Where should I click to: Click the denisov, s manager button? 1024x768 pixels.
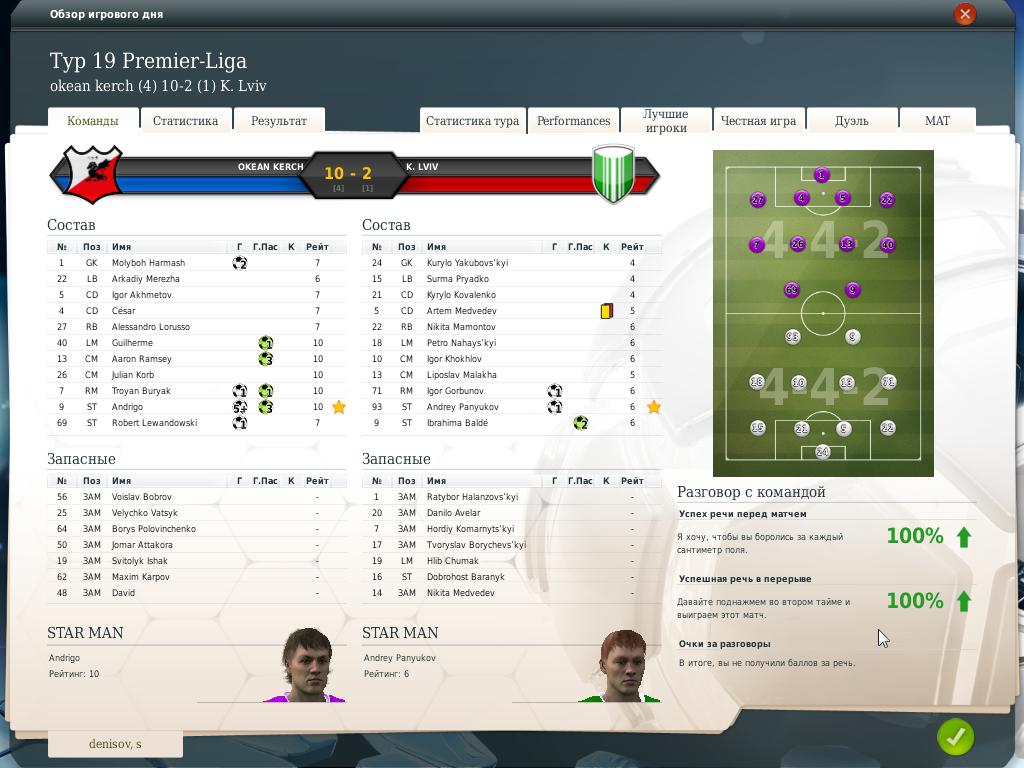115,744
